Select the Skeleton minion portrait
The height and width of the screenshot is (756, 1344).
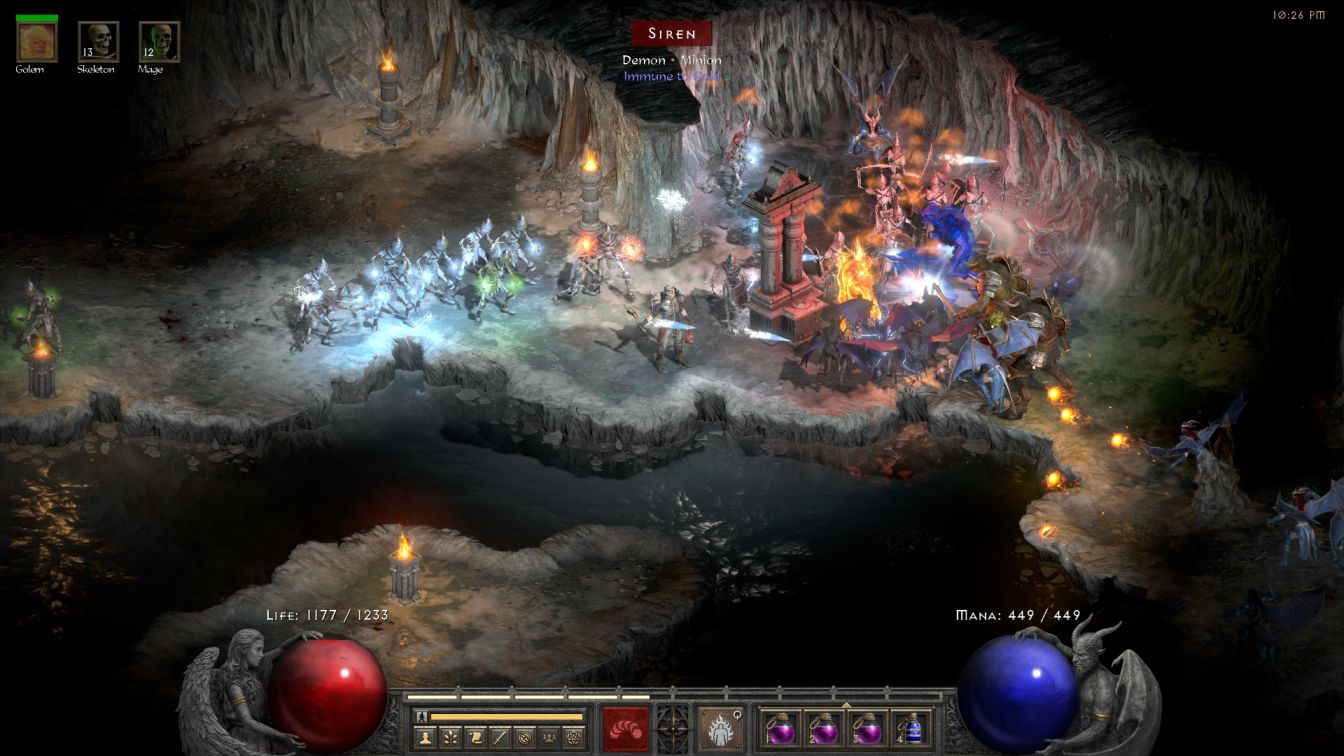tap(98, 41)
